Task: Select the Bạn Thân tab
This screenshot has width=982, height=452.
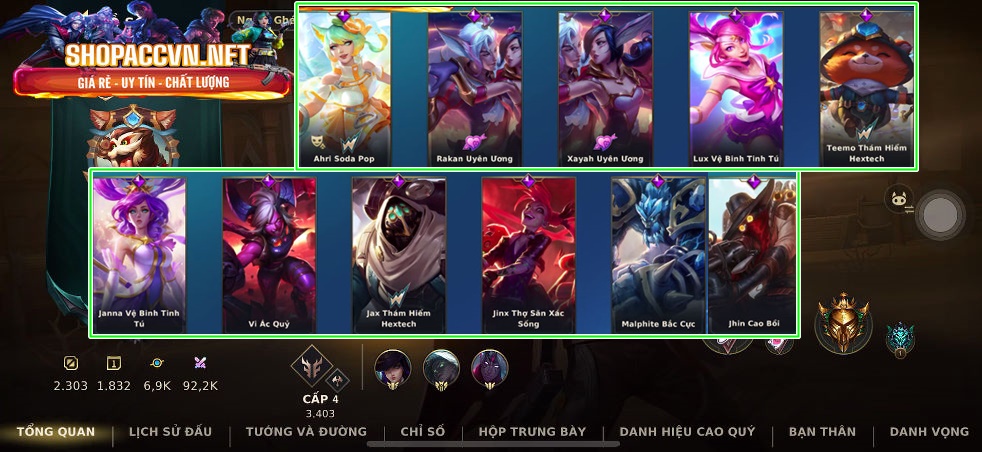Action: 822,432
